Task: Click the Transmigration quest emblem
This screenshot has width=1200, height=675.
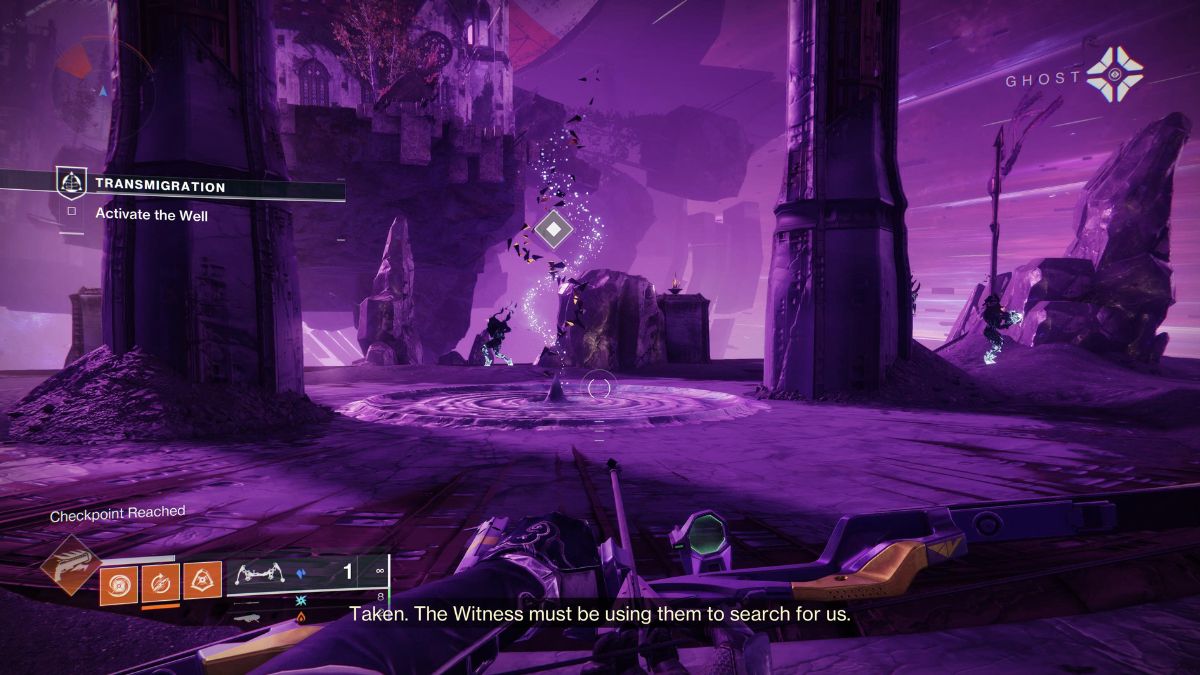Action: pos(70,182)
